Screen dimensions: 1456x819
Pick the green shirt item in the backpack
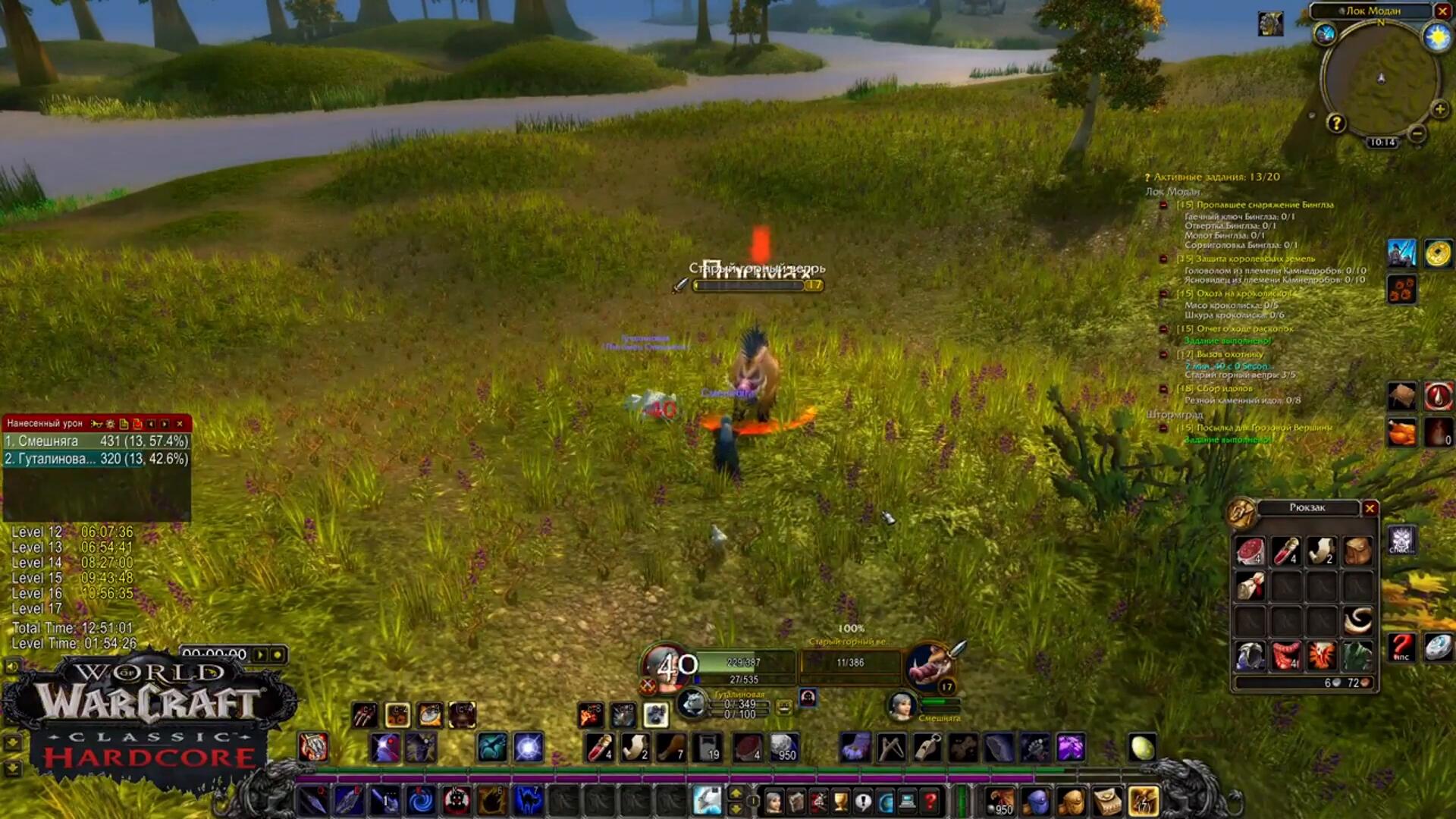(x=1357, y=655)
